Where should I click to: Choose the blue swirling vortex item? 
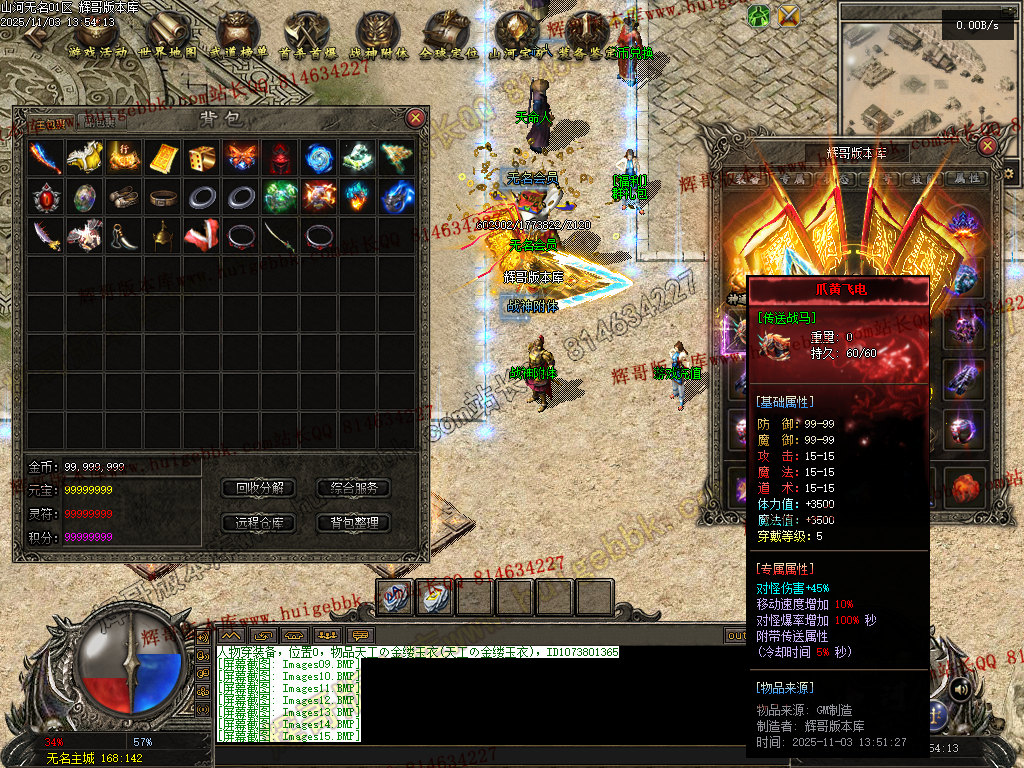[319, 158]
